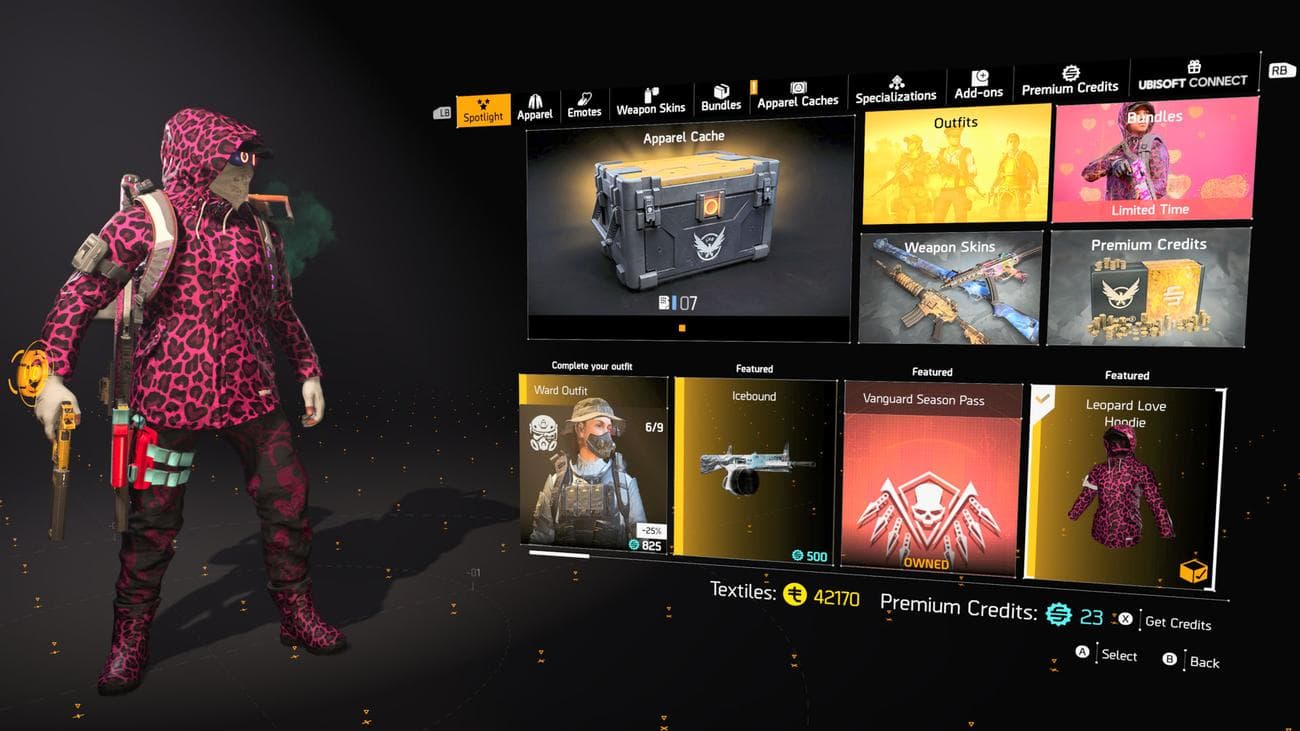
Task: Pick the Leopard Love Hoodie card
Action: 1126,483
